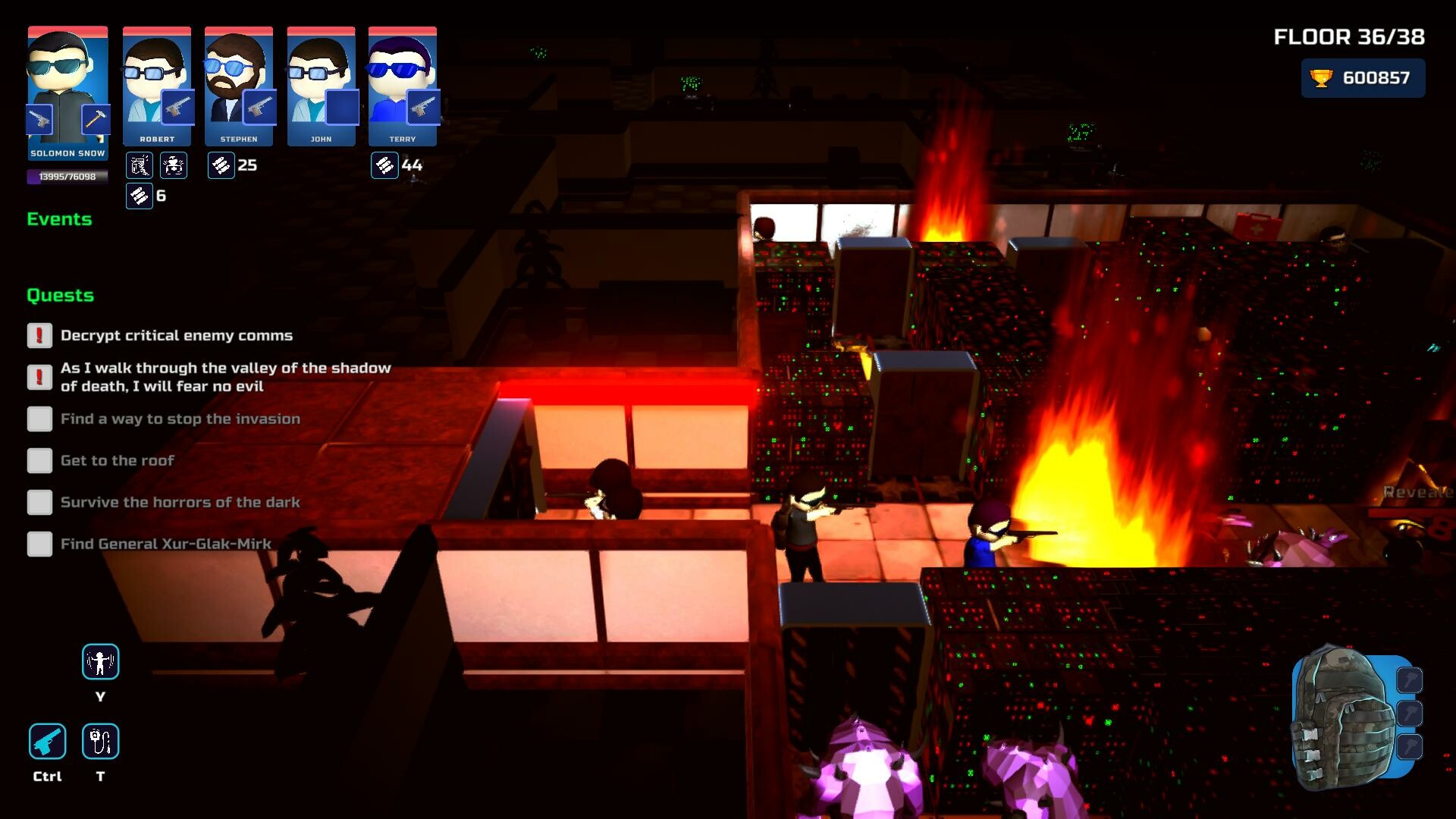1456x819 pixels.
Task: Click Stephen's ammo bullets icon
Action: coord(221,165)
